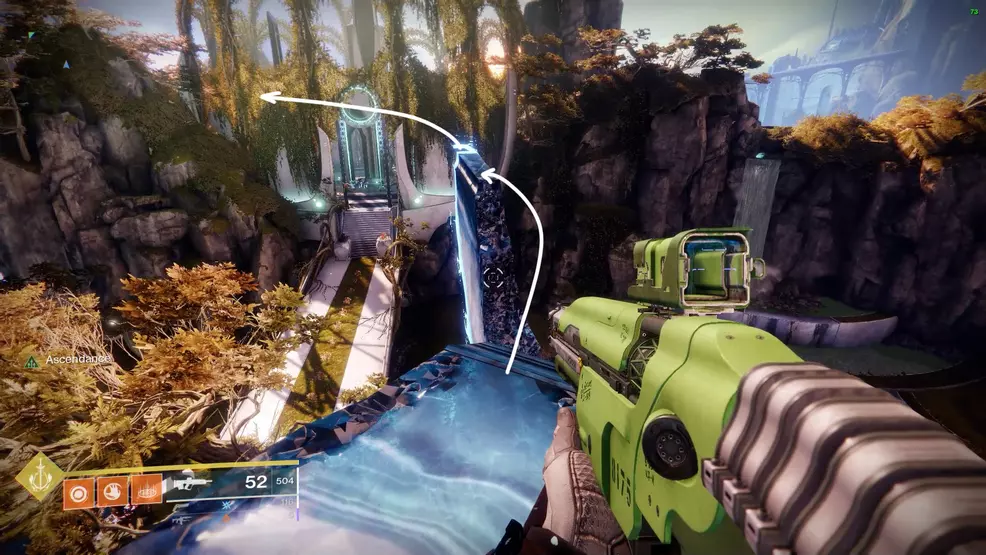Select the grenade ability icon with the ring
Screen dimensions: 986x555
pyautogui.click(x=77, y=489)
